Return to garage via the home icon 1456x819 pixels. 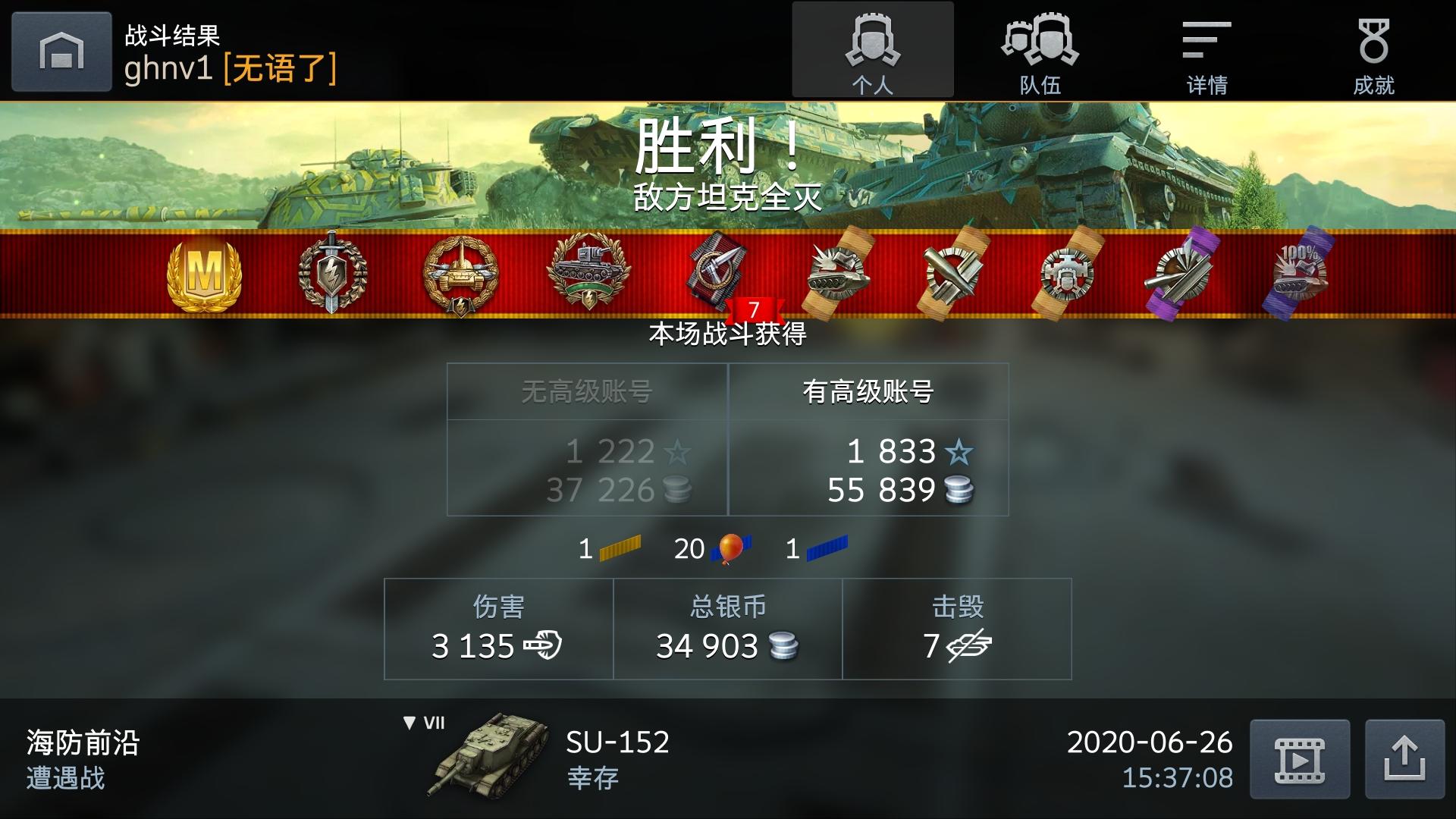(x=61, y=51)
